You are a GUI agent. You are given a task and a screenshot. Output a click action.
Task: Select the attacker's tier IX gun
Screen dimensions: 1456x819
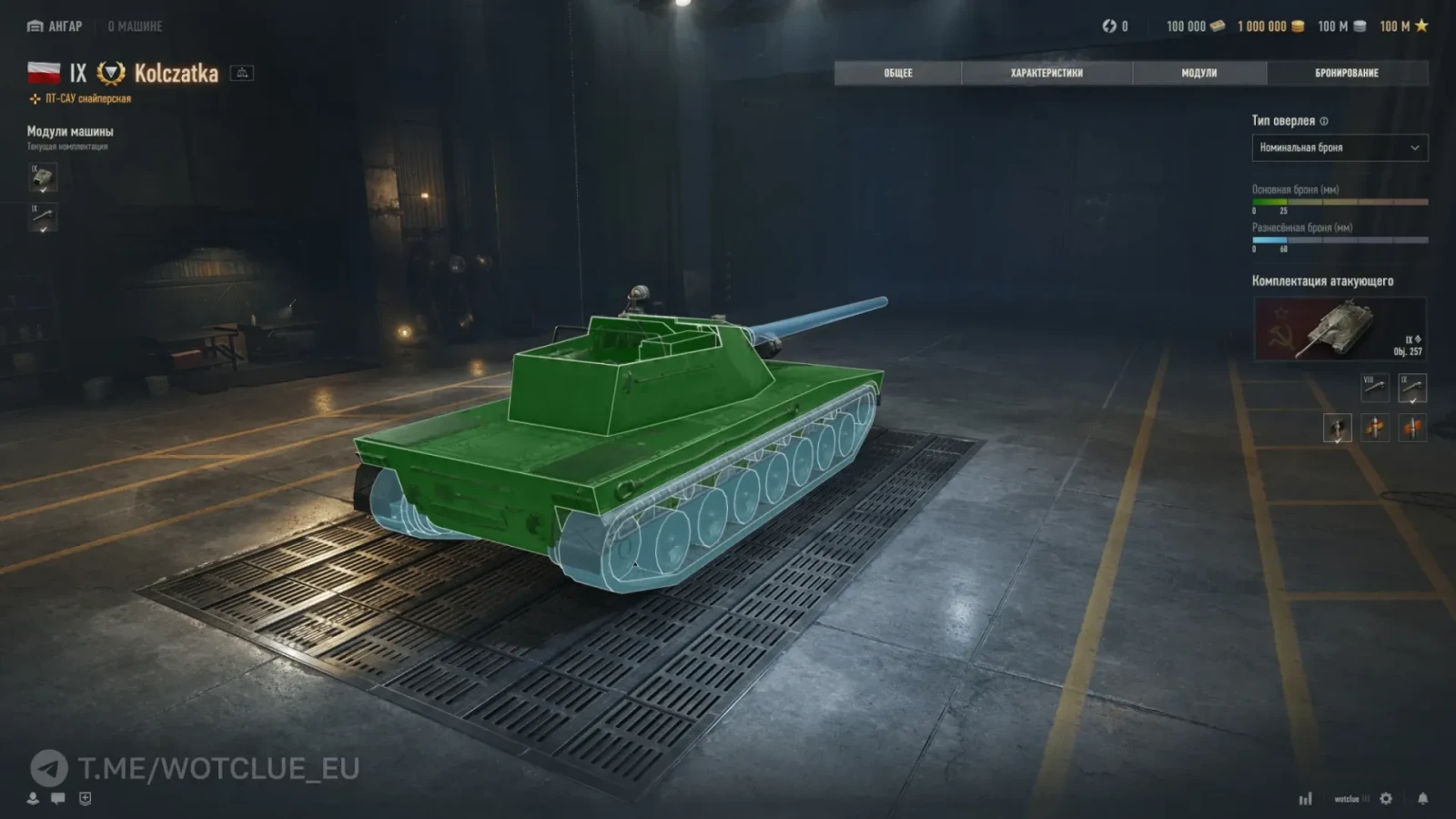tap(1412, 388)
